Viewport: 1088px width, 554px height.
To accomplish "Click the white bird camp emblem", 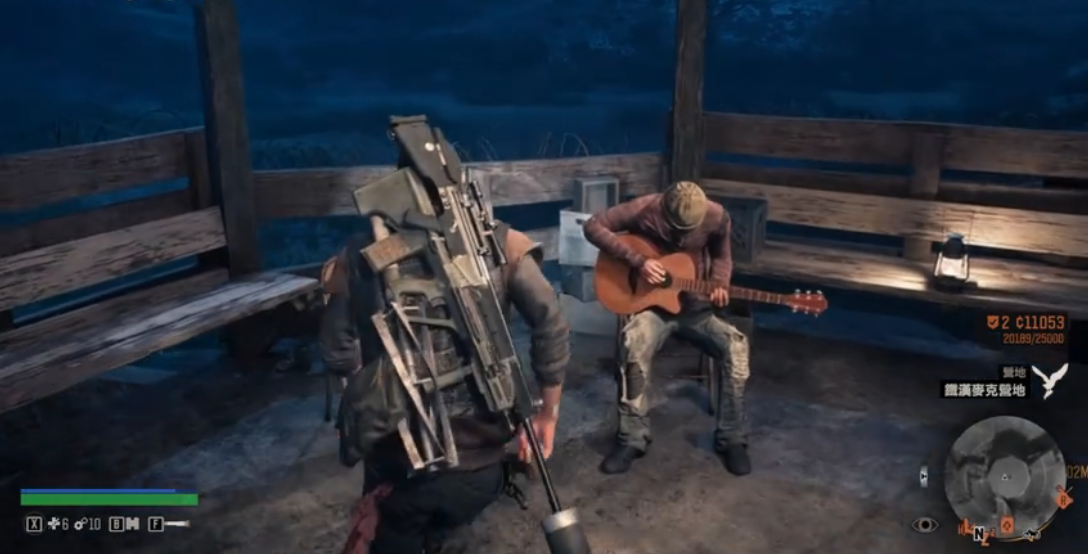I will click(x=1050, y=380).
